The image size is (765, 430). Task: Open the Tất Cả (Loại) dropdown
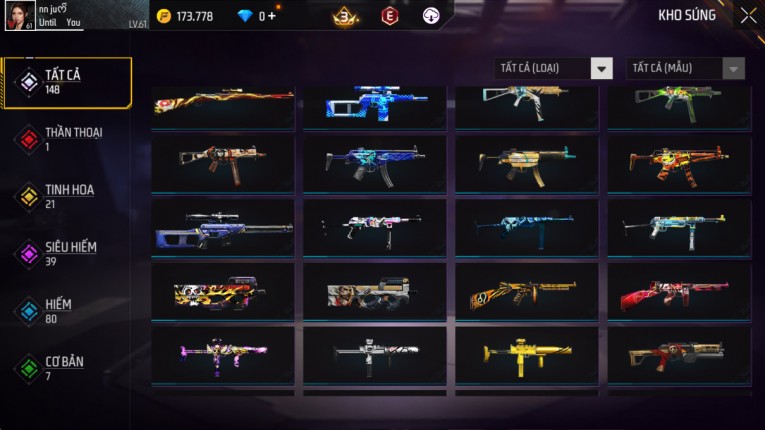(553, 68)
